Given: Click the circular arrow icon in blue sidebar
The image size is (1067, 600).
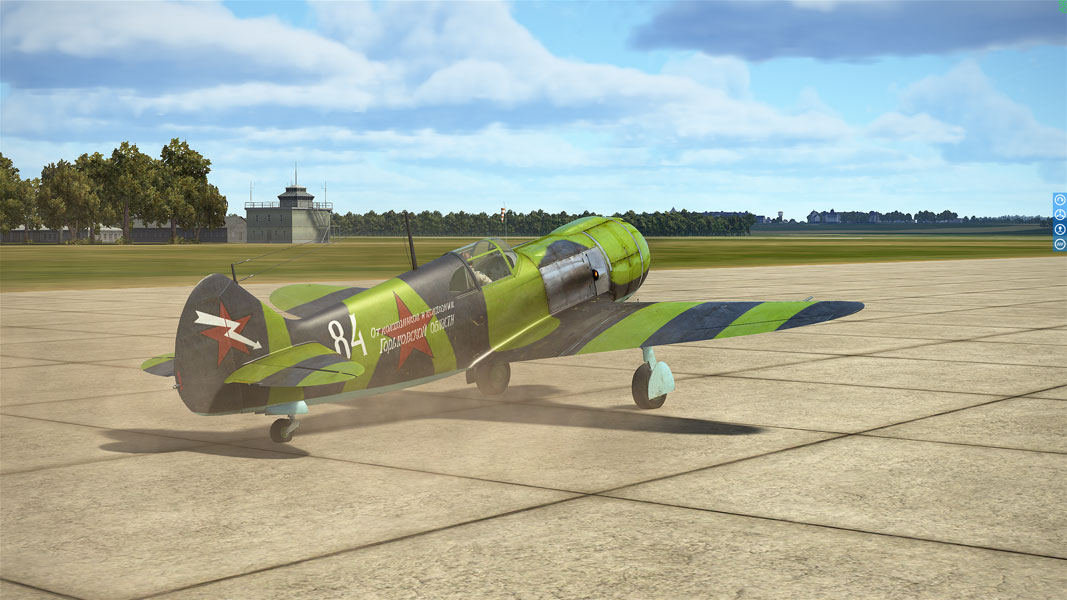Looking at the screenshot, I should coord(1060,200).
